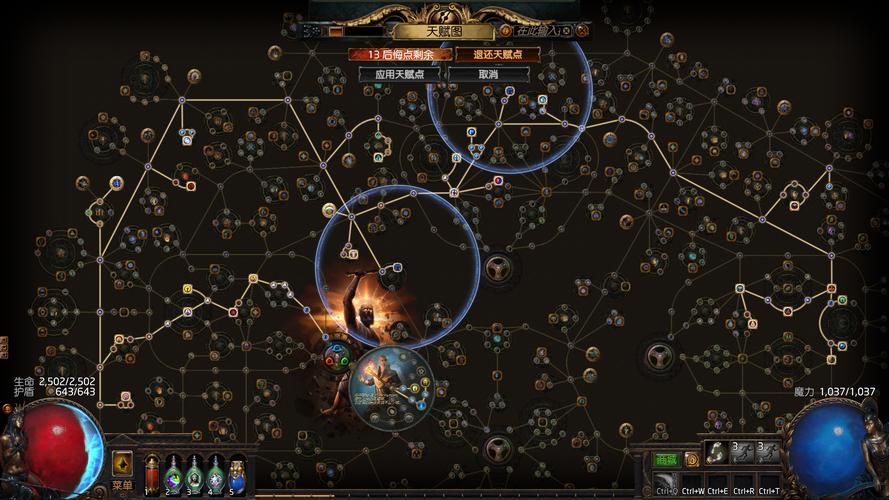This screenshot has width=889, height=500.
Task: Use the blue mana flask in slot 5
Action: click(237, 472)
